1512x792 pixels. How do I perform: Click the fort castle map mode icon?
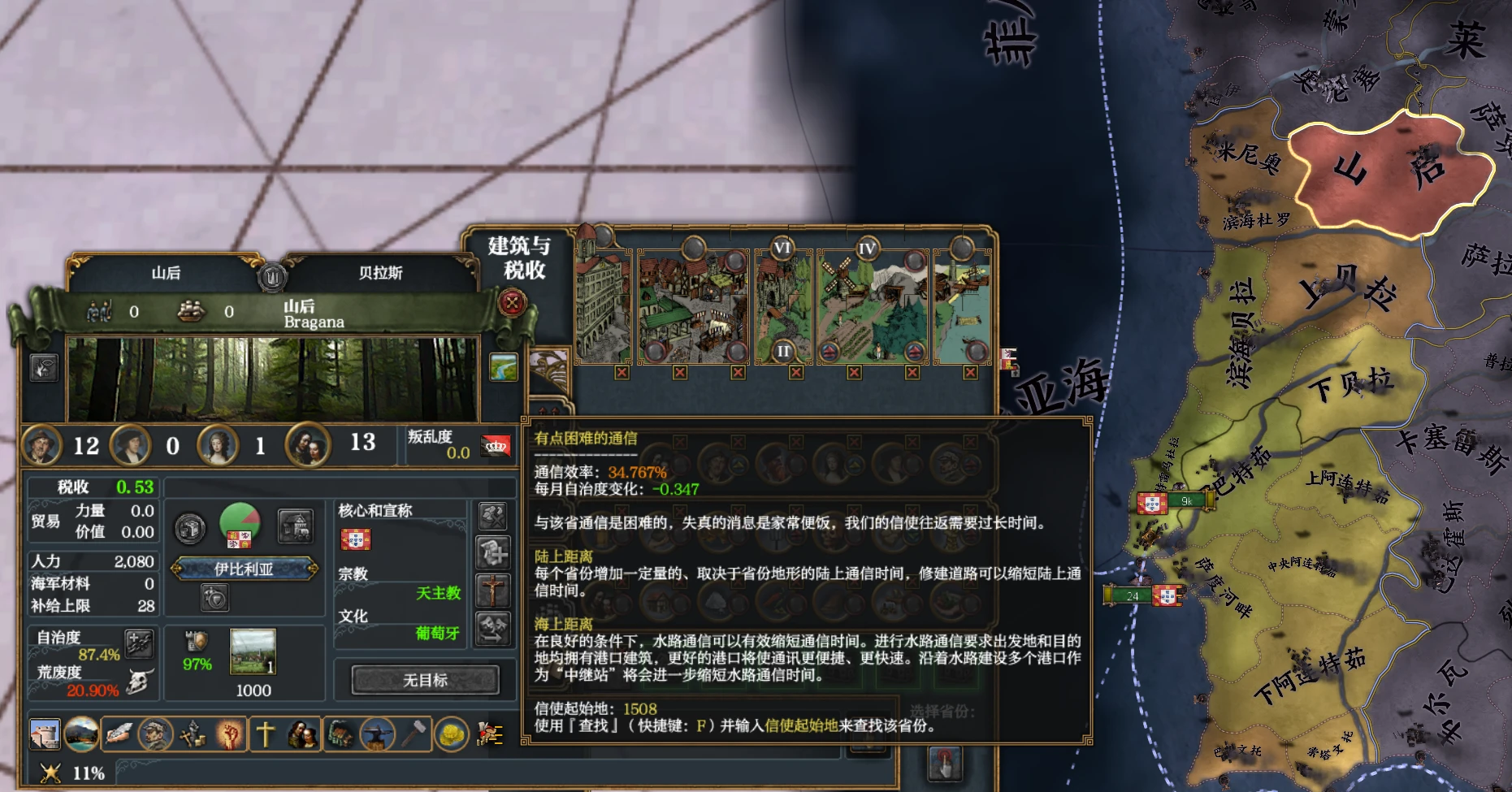click(45, 734)
